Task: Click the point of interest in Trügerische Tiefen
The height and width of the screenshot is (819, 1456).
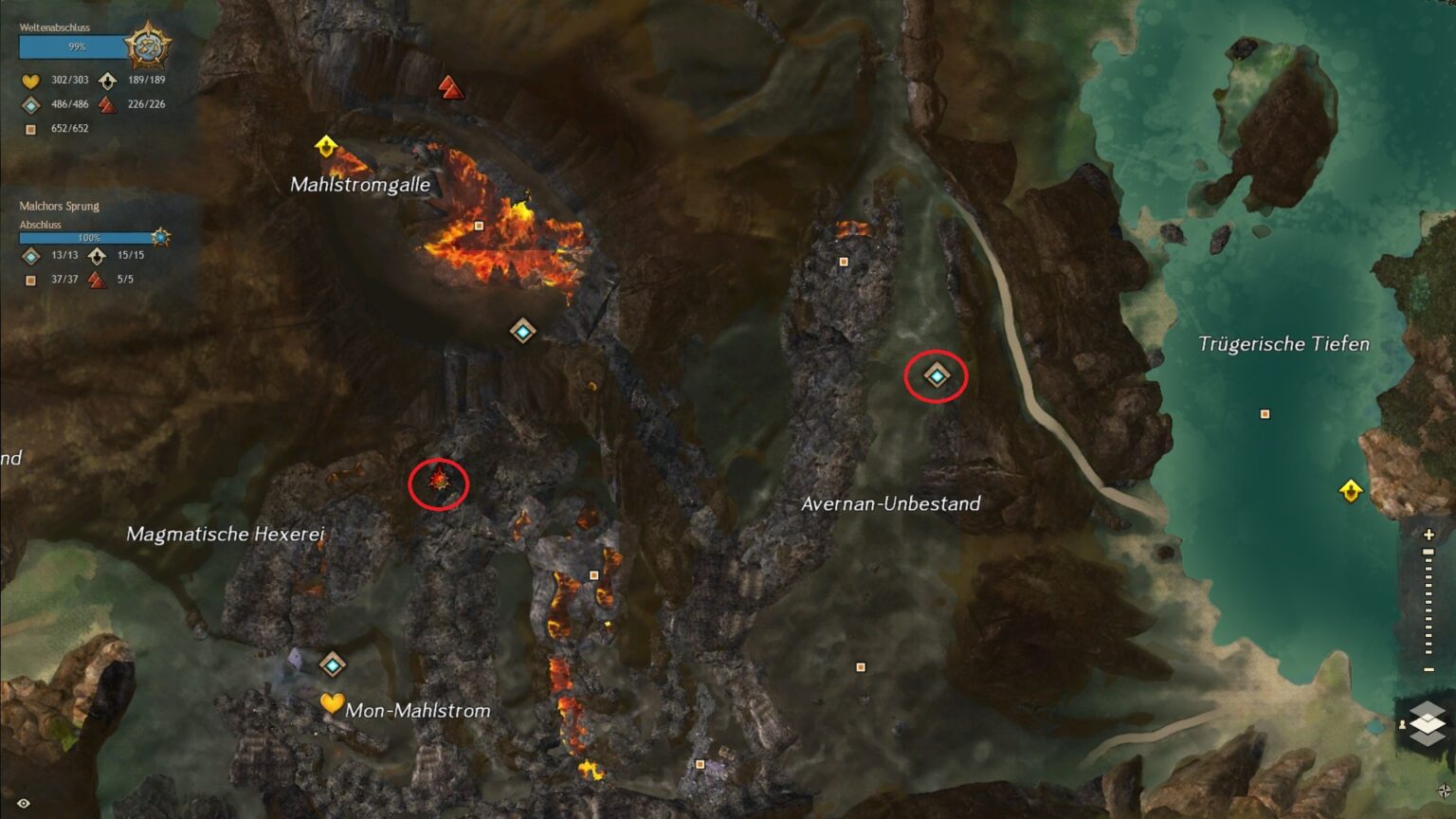Action: tap(1265, 414)
